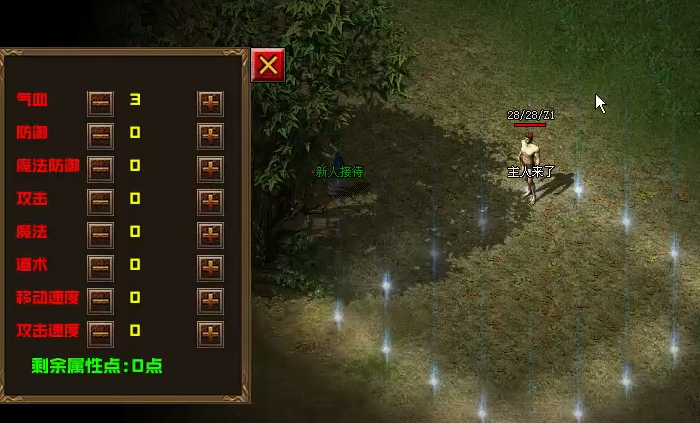Add a point to 防御
700x423 pixels.
[210, 135]
